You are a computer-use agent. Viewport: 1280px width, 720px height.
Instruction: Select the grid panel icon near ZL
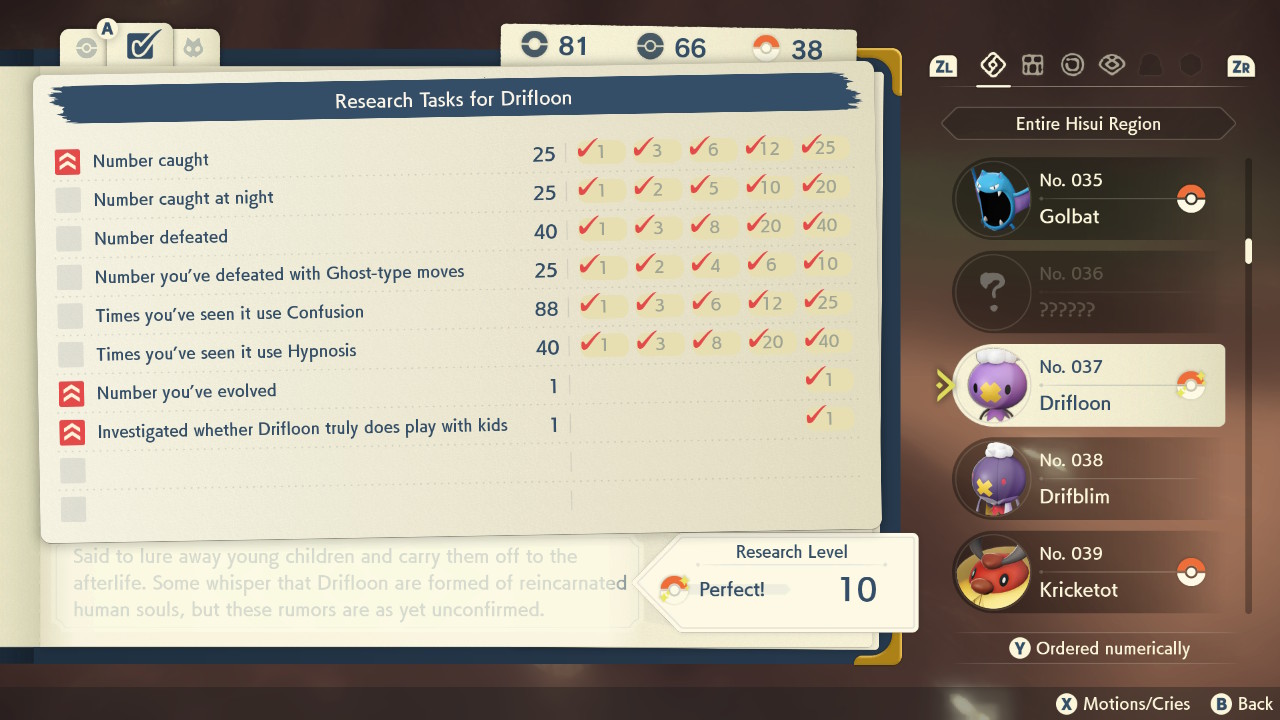(x=1033, y=65)
